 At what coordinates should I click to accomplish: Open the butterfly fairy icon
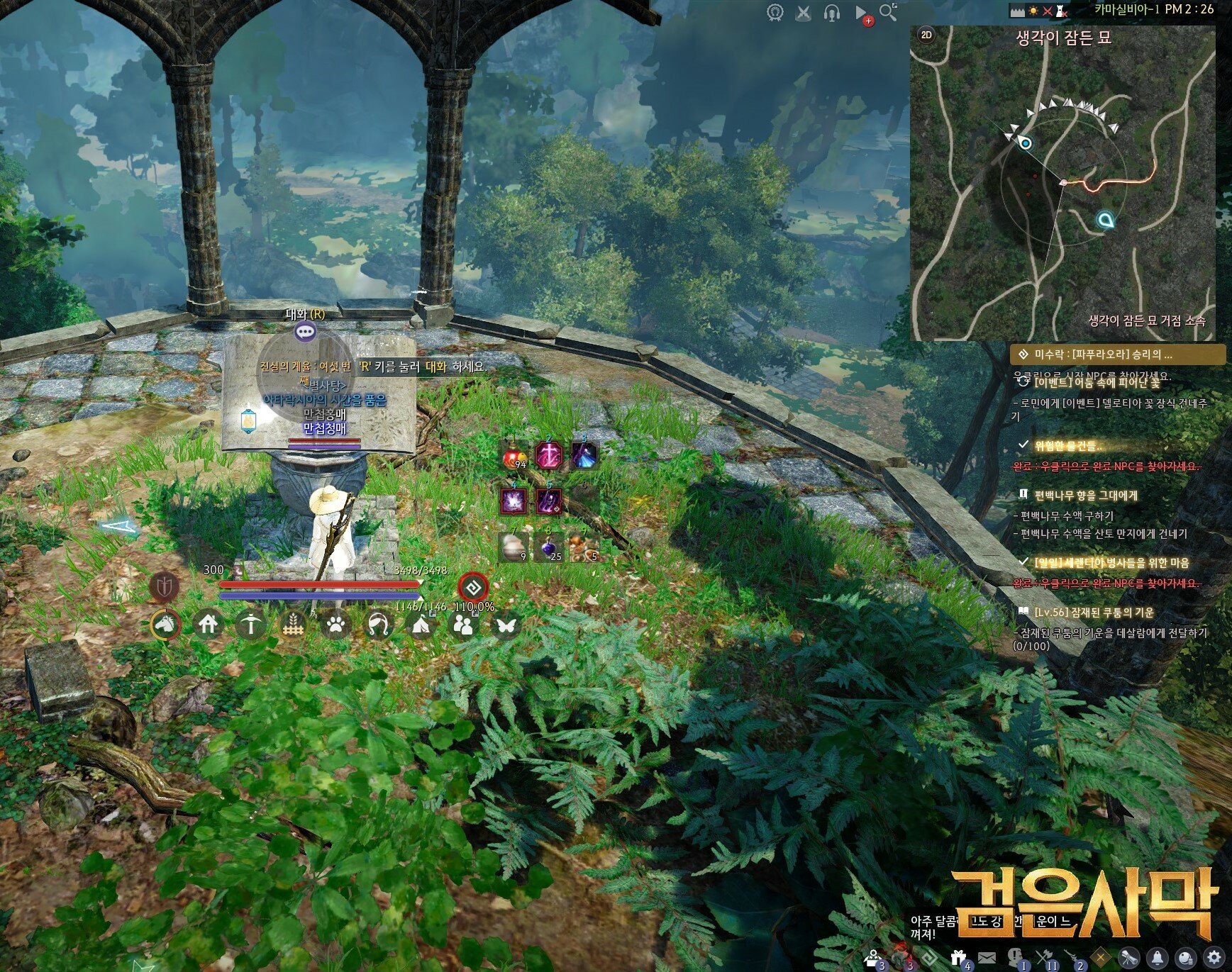coord(506,625)
